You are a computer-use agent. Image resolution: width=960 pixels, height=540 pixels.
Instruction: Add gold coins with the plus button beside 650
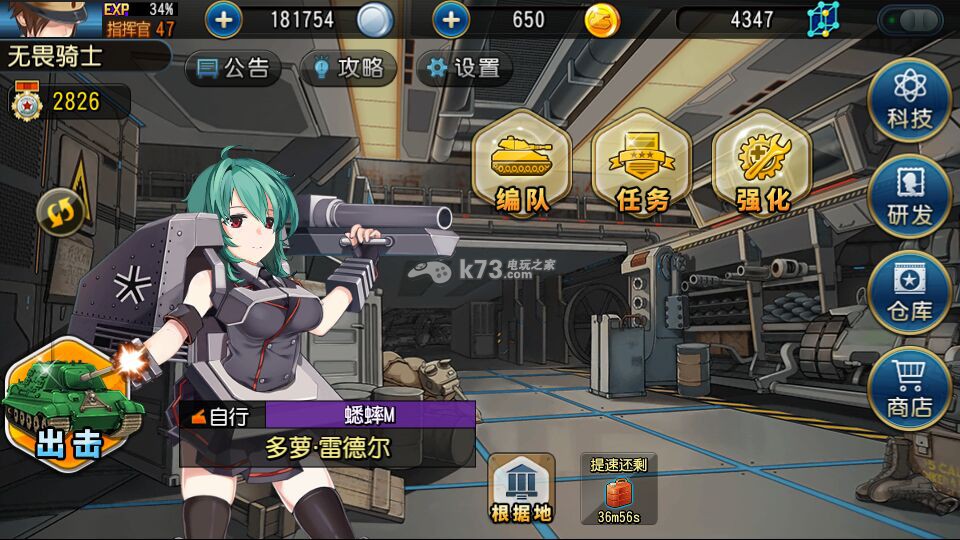(x=451, y=19)
